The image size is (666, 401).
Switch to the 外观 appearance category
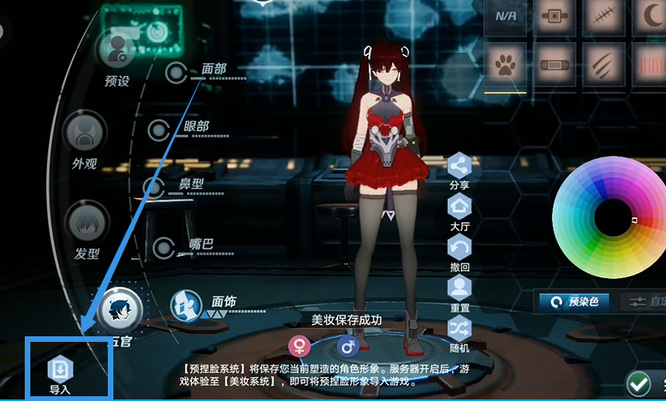[x=85, y=135]
